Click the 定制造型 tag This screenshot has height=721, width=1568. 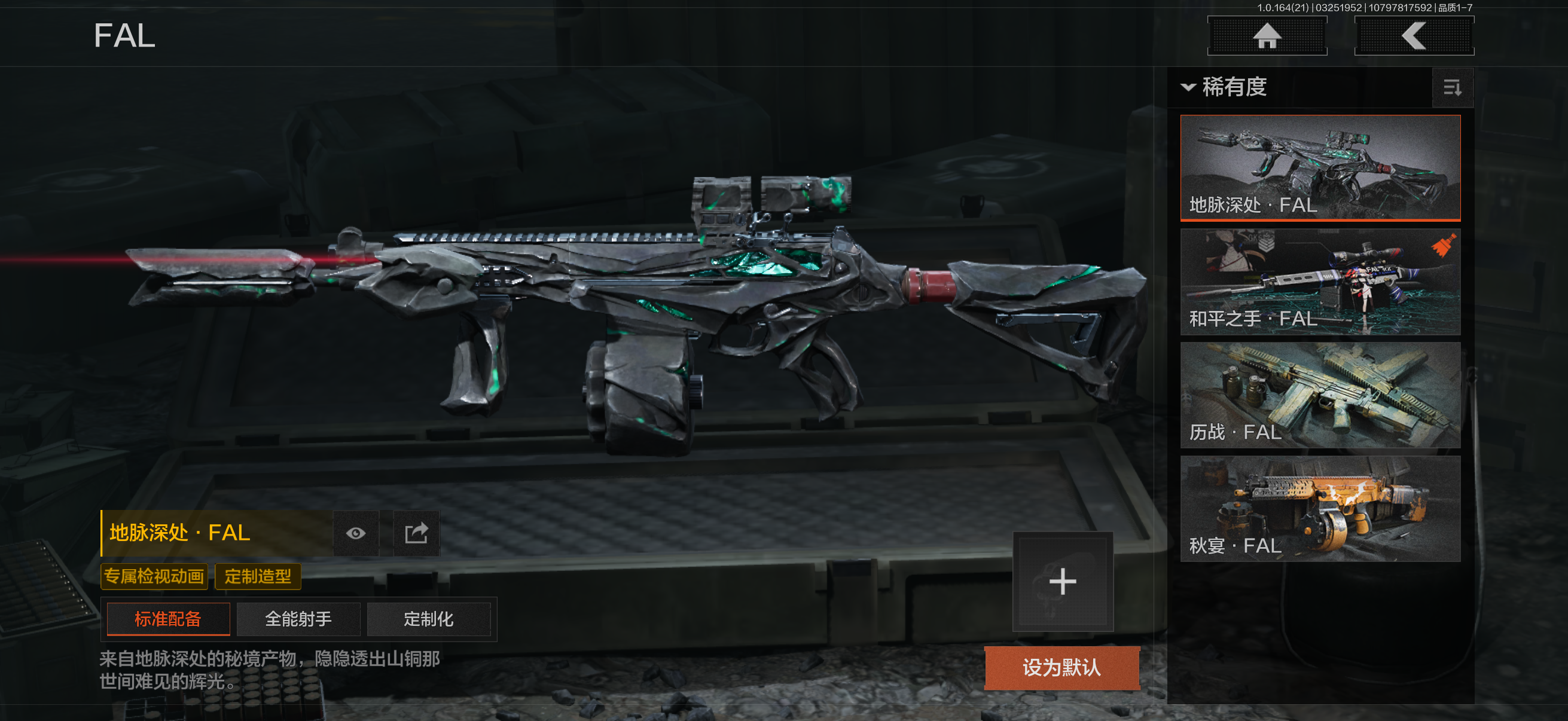pos(258,576)
